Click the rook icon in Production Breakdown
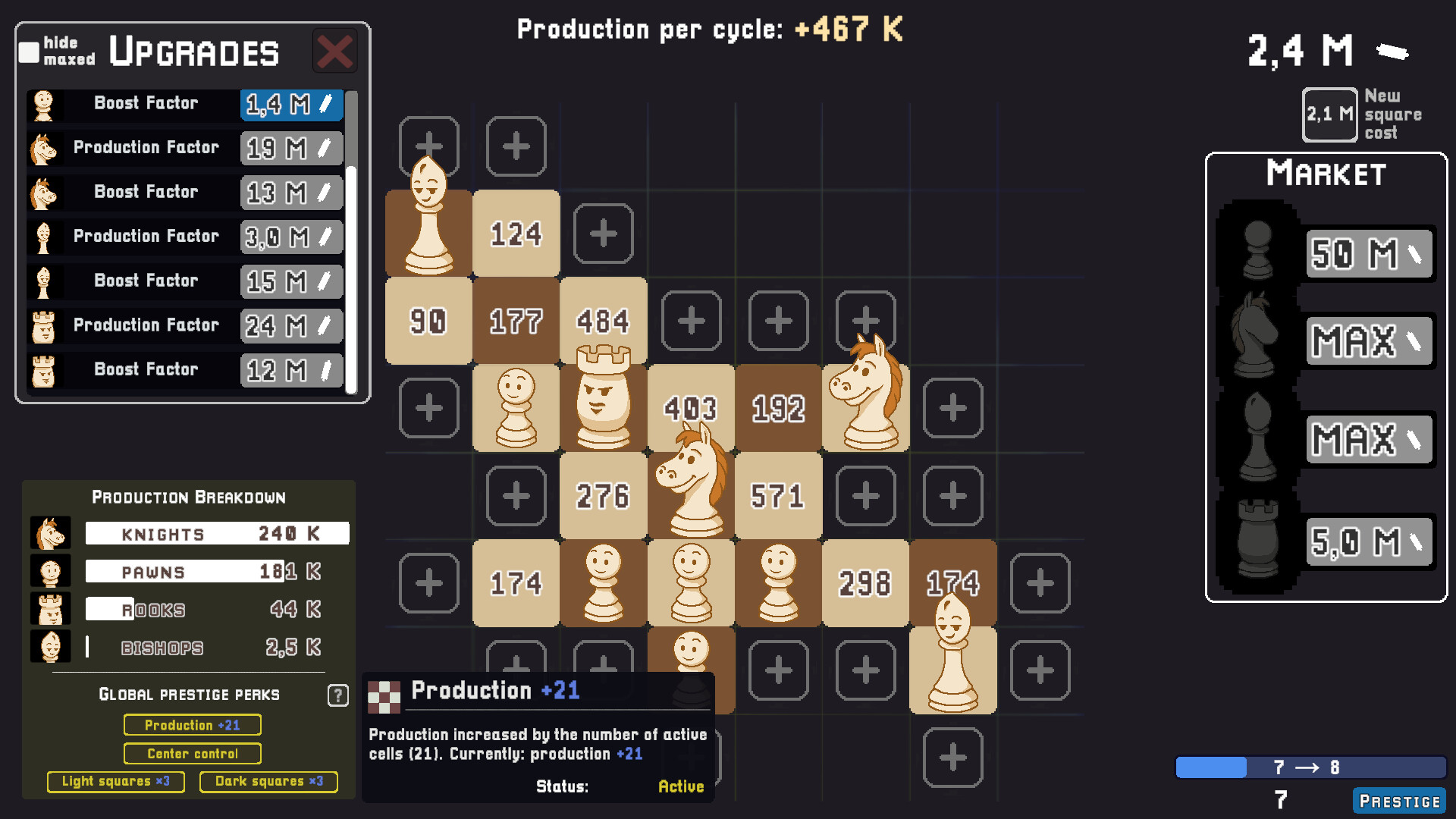This screenshot has width=1456, height=819. coord(50,609)
